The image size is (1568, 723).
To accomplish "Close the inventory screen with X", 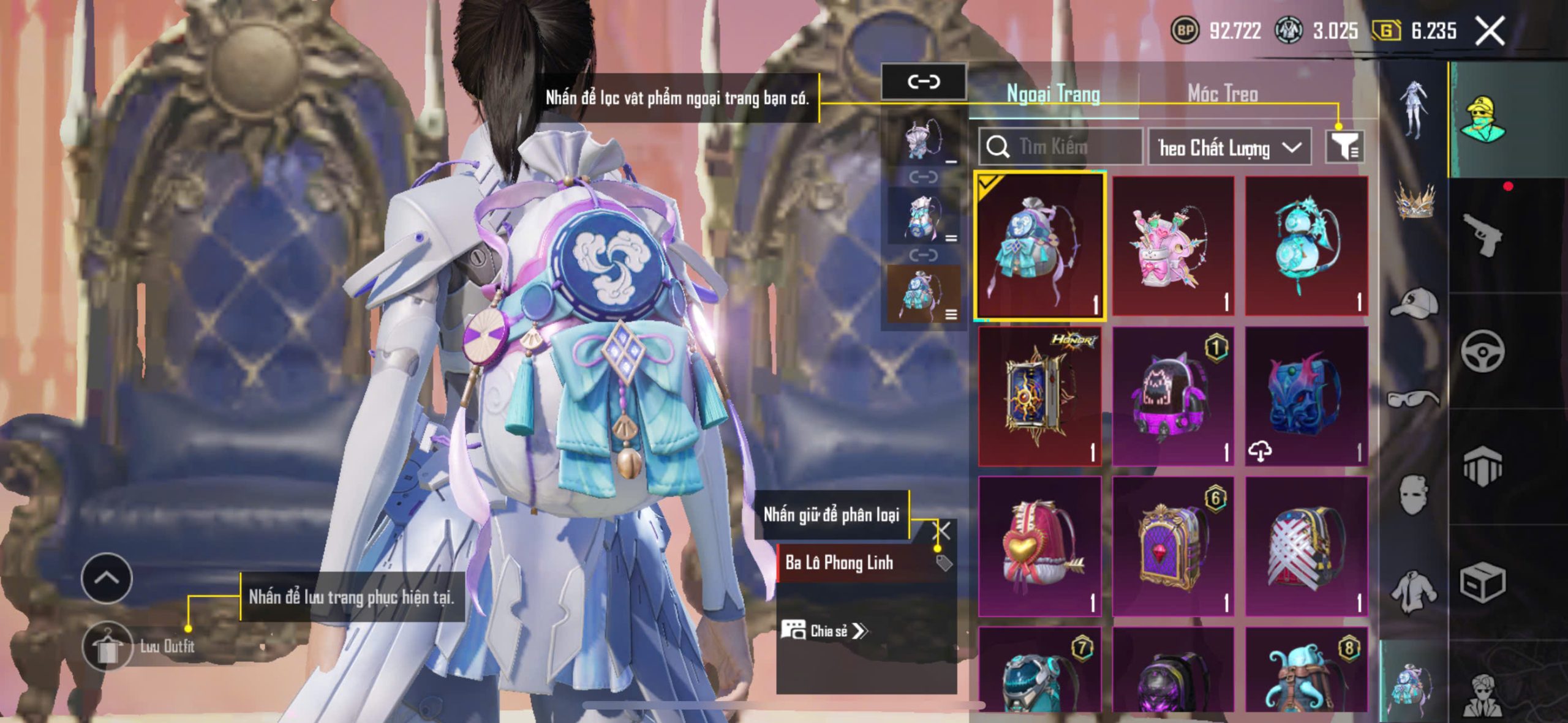I will [1490, 31].
